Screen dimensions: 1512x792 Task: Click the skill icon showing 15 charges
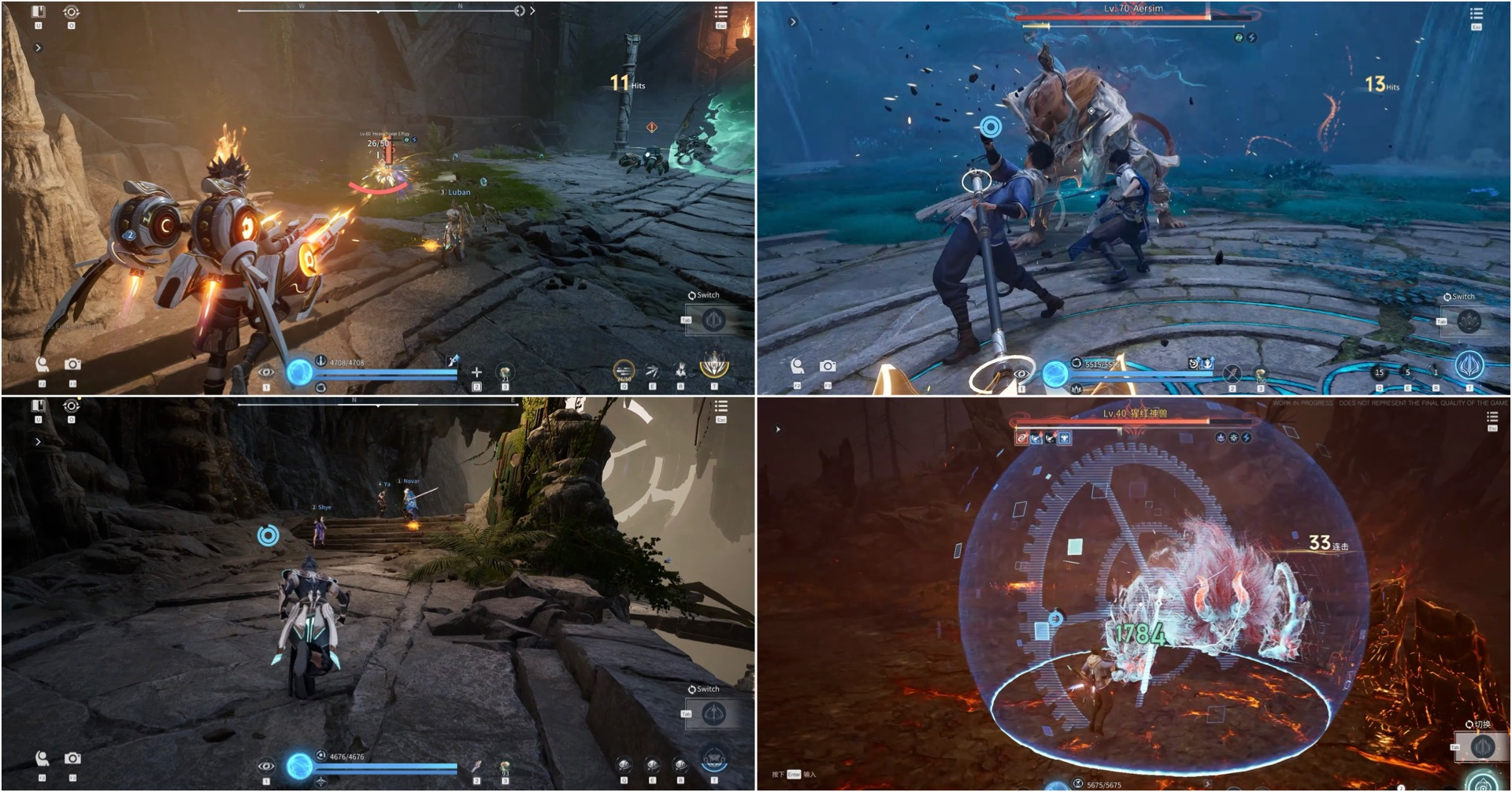coord(1378,372)
